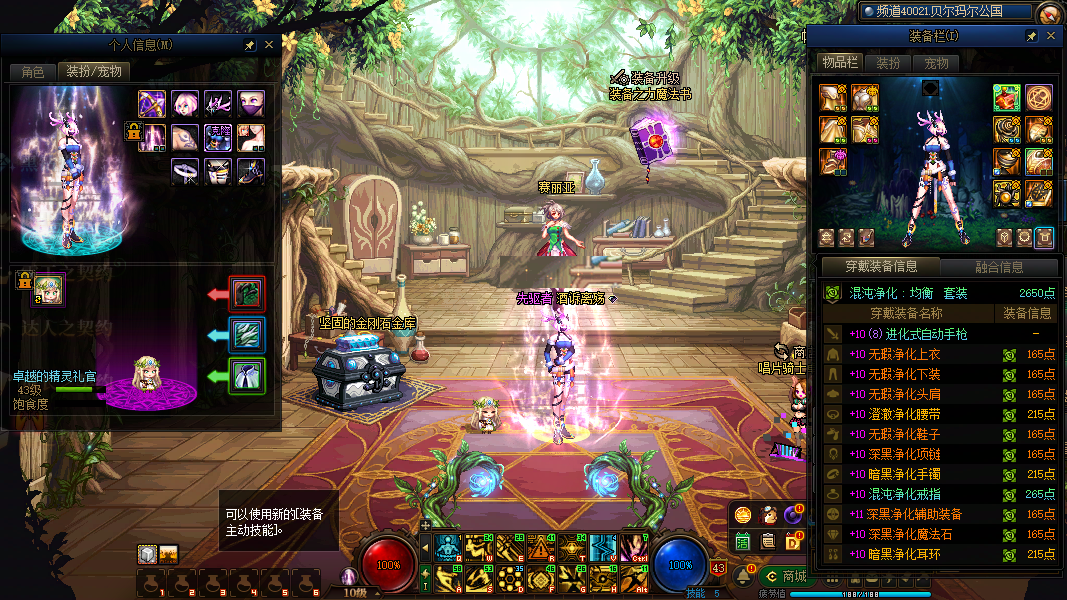Select the 装扮/宠物 tab

pyautogui.click(x=92, y=72)
